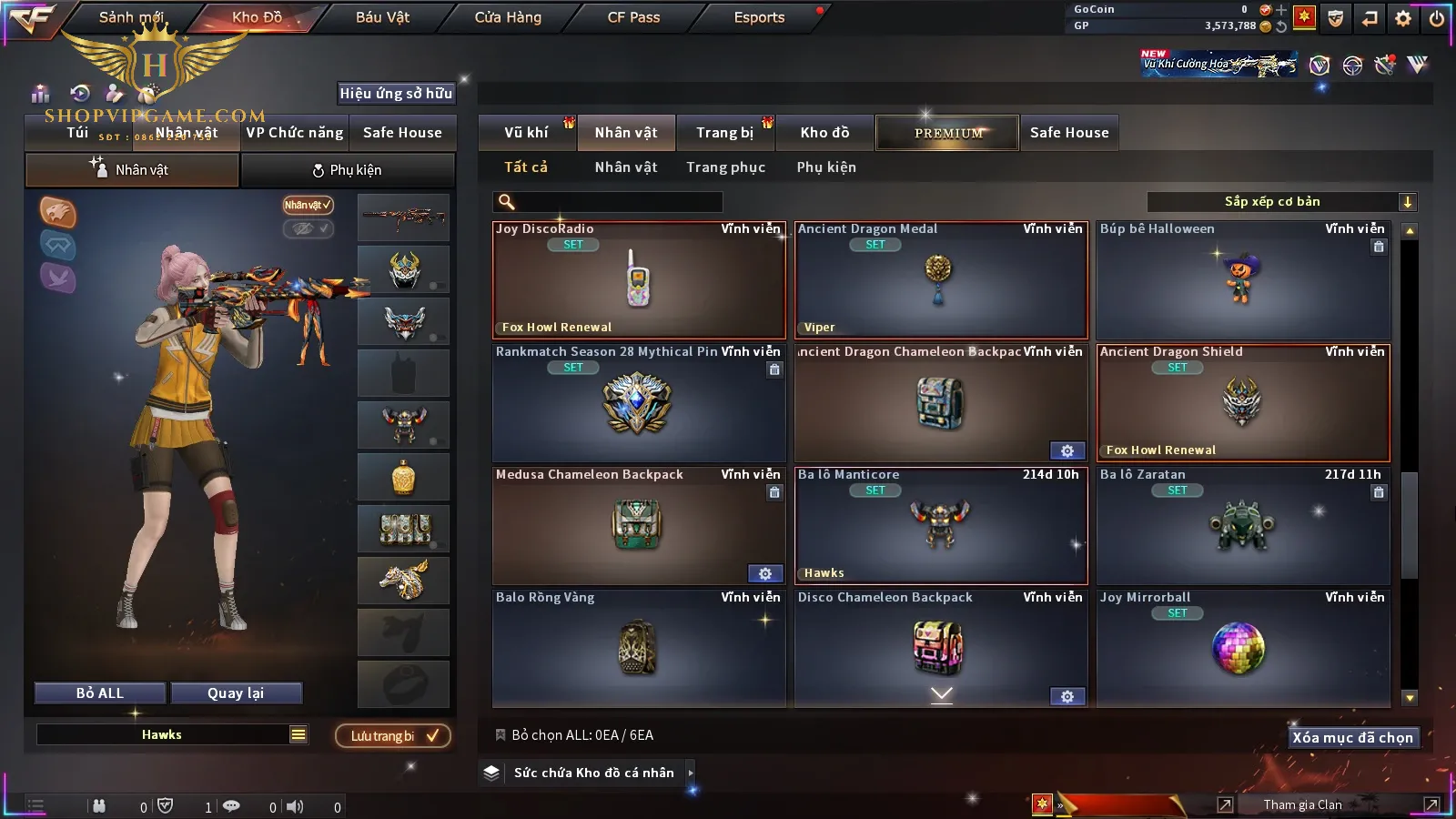1456x819 pixels.
Task: Choose the Joy Mirrorball item
Action: (1243, 649)
